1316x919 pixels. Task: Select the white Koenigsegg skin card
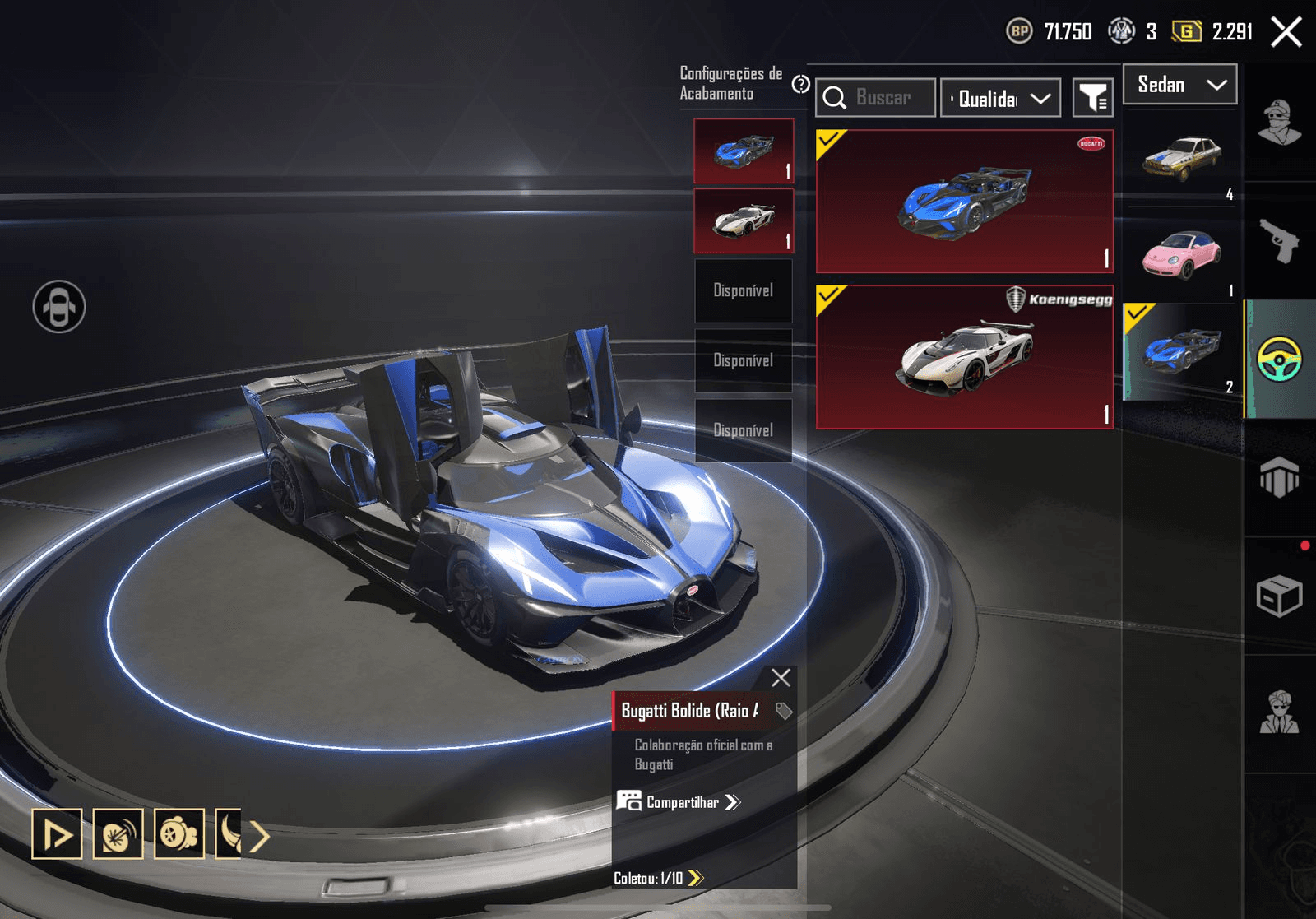tap(964, 357)
